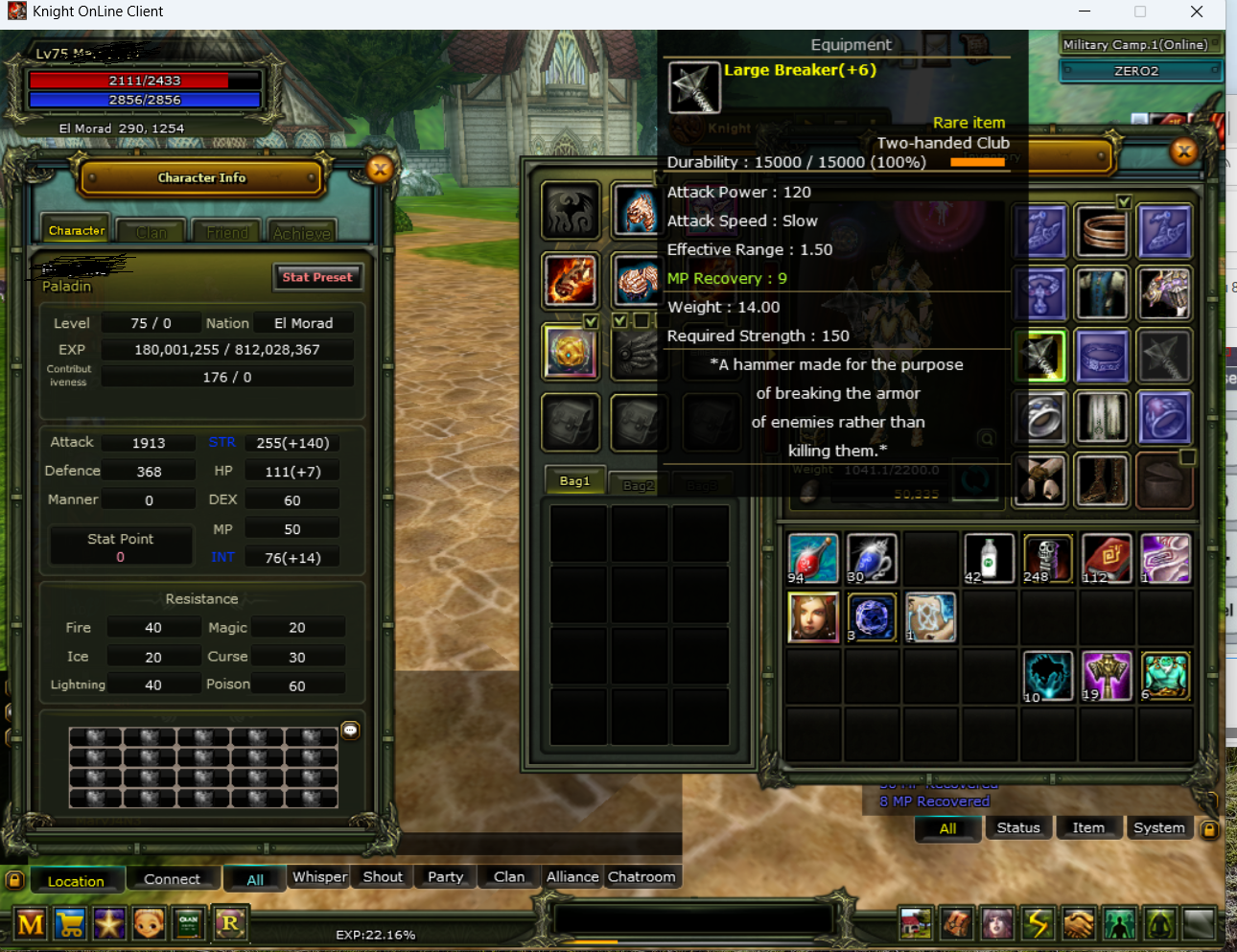
Task: Click the yellow M menu icon
Action: (31, 924)
